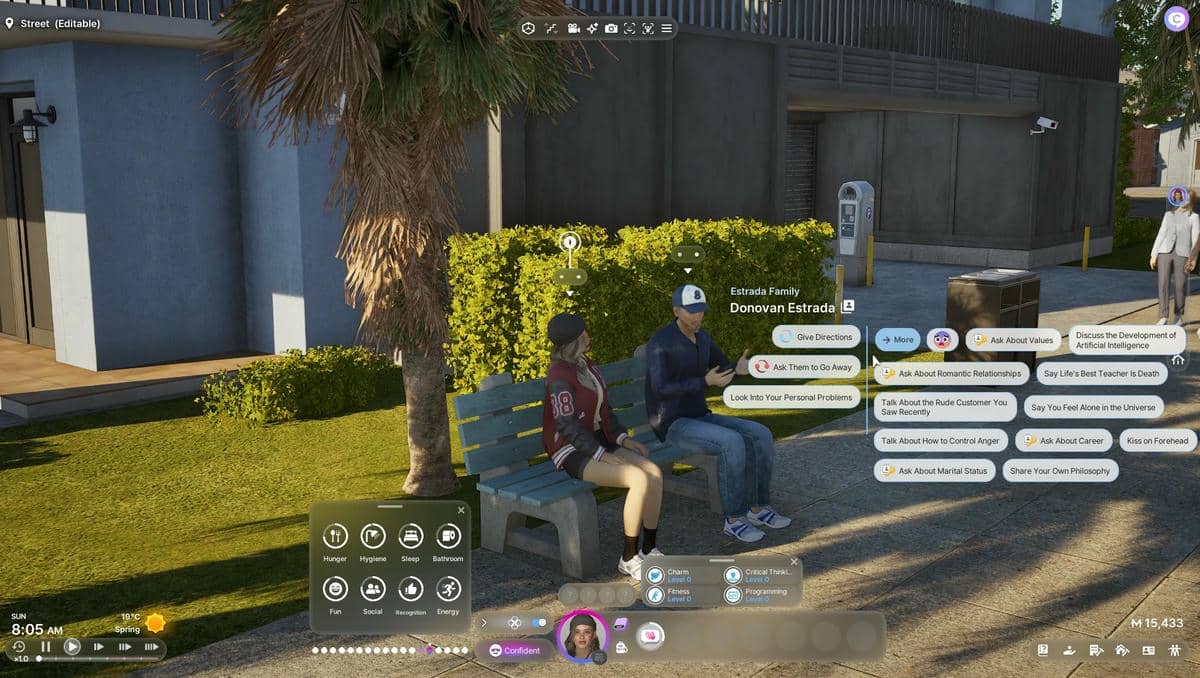Choose Share Your Own Philosophy
The image size is (1200, 678).
[1060, 471]
